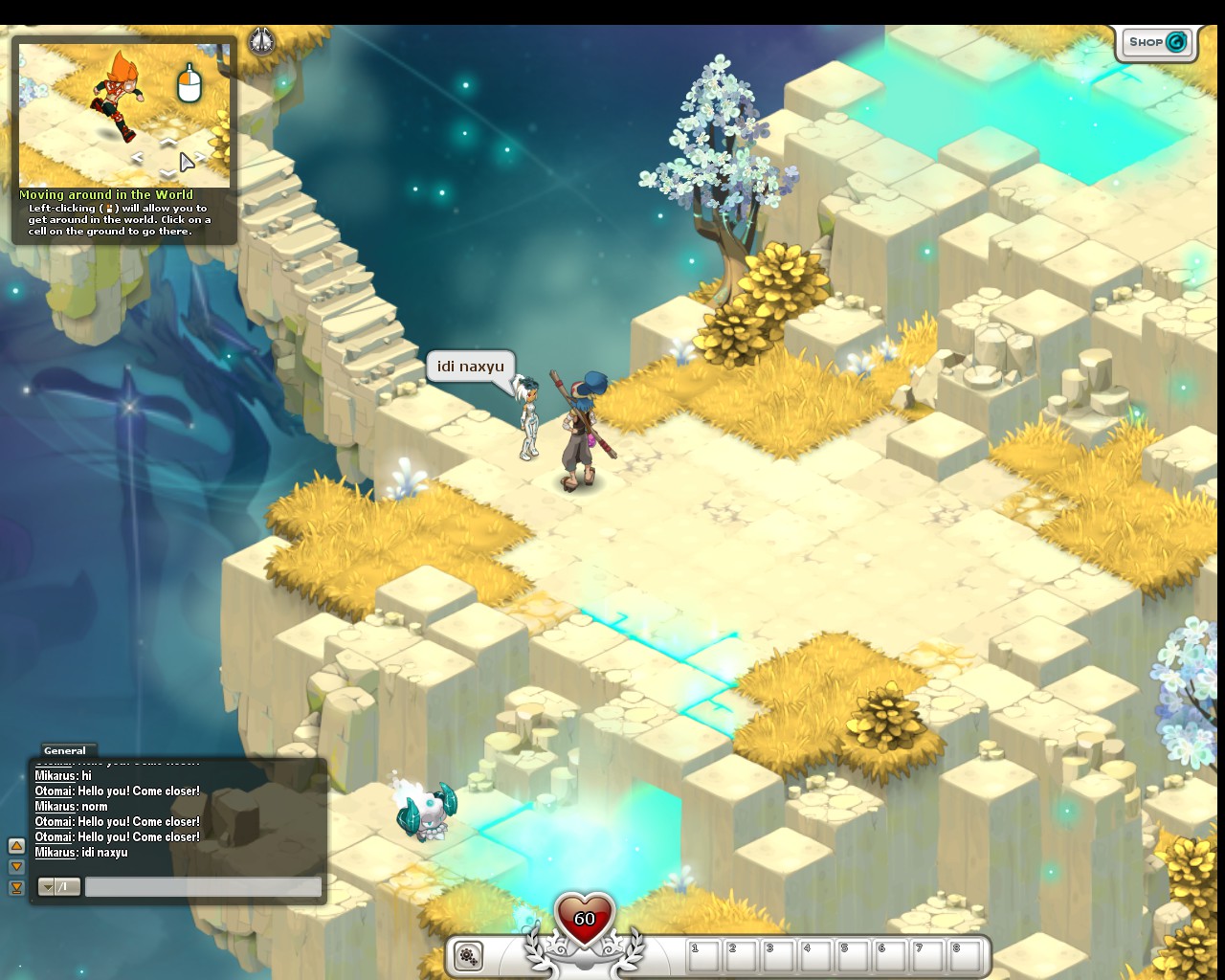Click the heart showing 60 health points
Image resolution: width=1225 pixels, height=980 pixels.
583,920
